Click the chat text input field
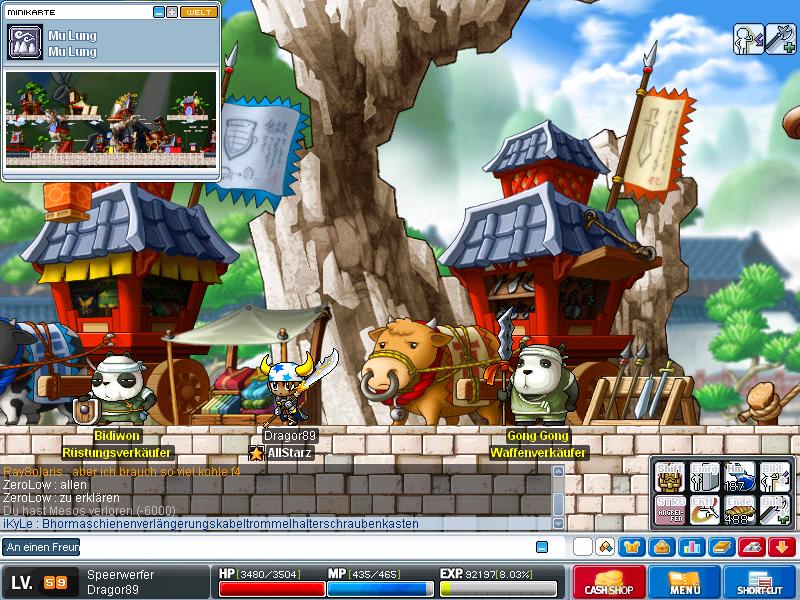The image size is (800, 600). [x=300, y=547]
